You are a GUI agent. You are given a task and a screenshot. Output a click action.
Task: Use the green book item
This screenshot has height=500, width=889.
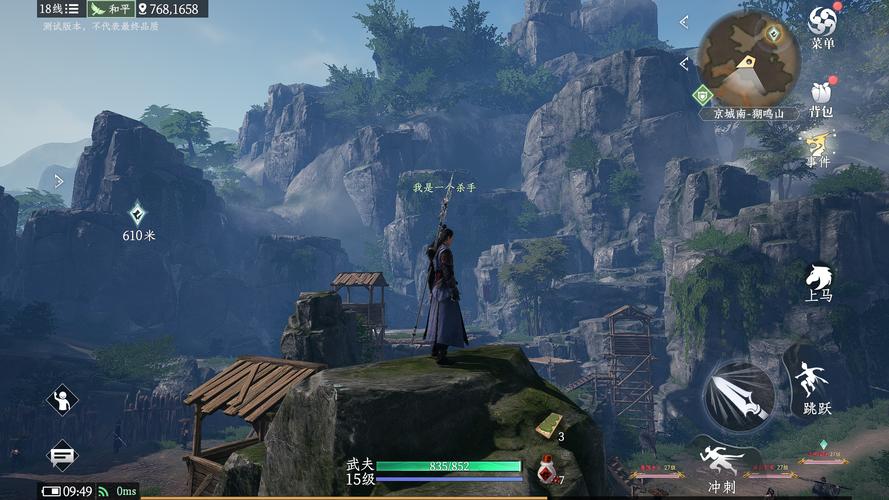(548, 425)
